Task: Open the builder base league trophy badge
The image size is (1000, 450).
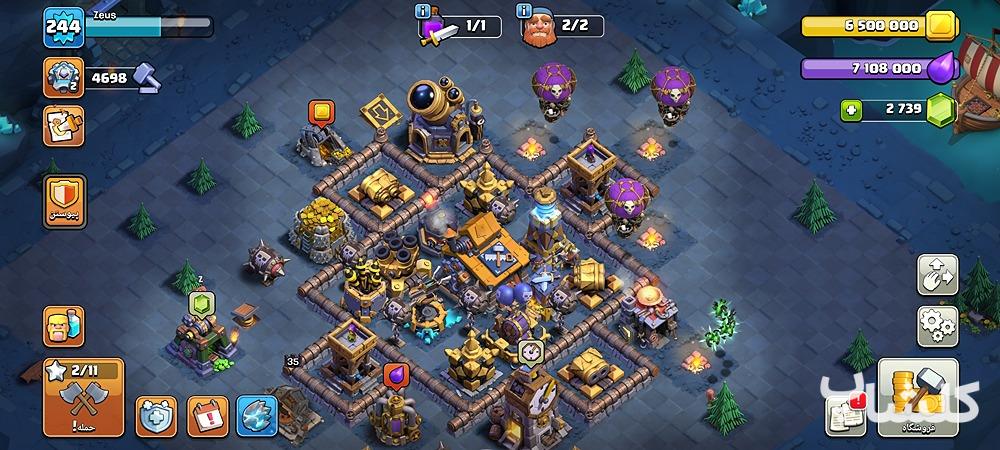Action: tap(63, 77)
